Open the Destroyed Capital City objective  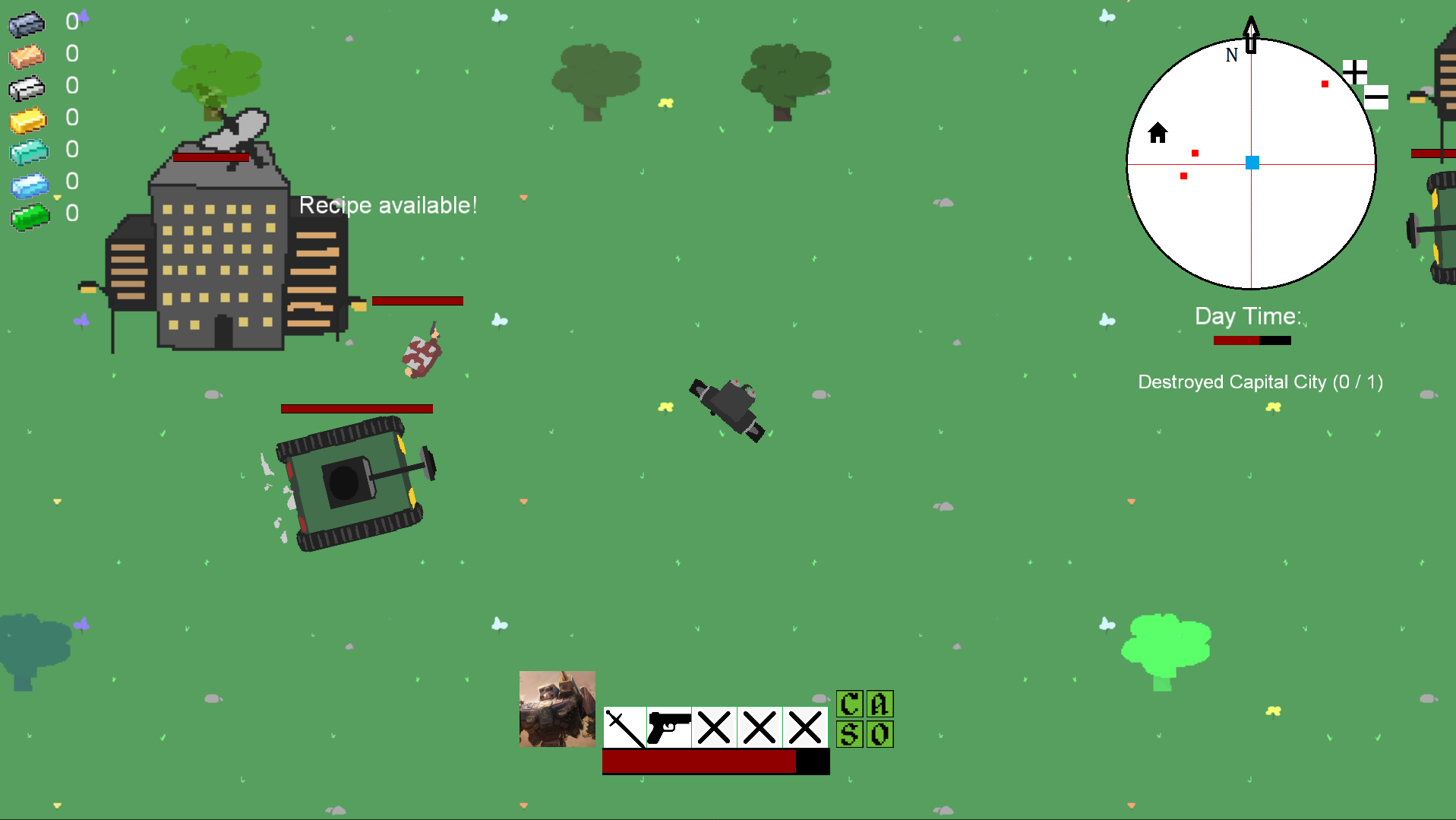pos(1260,382)
